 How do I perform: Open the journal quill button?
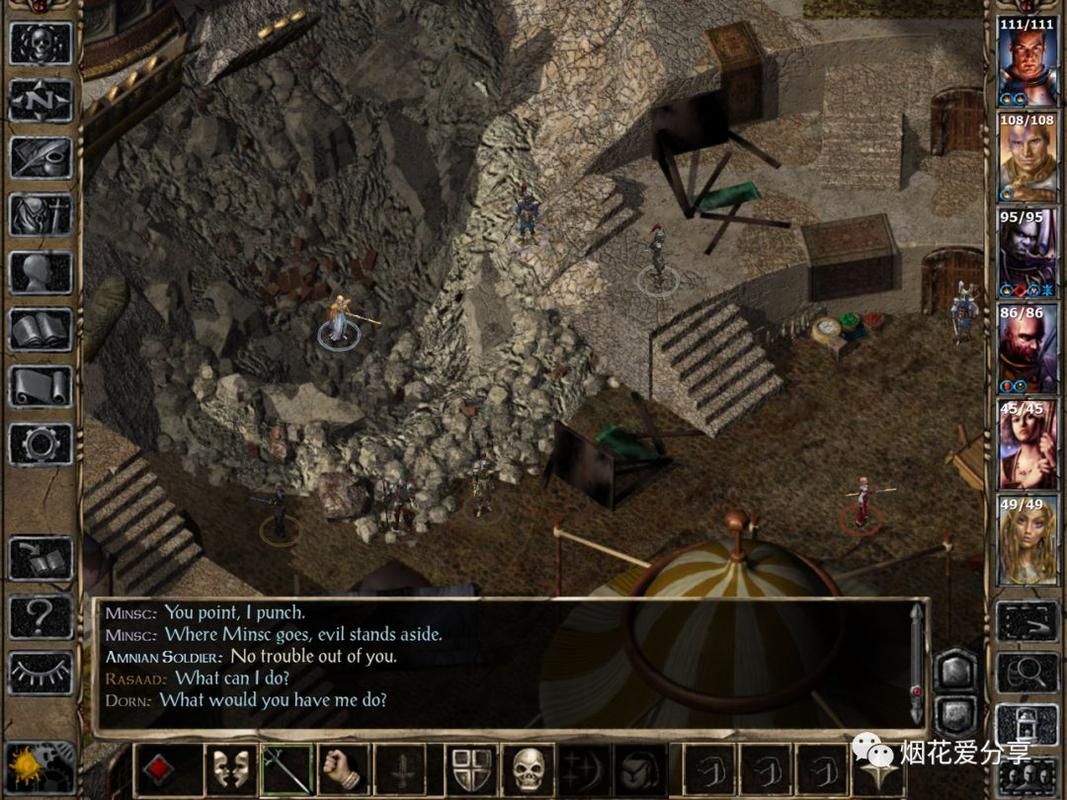click(41, 158)
